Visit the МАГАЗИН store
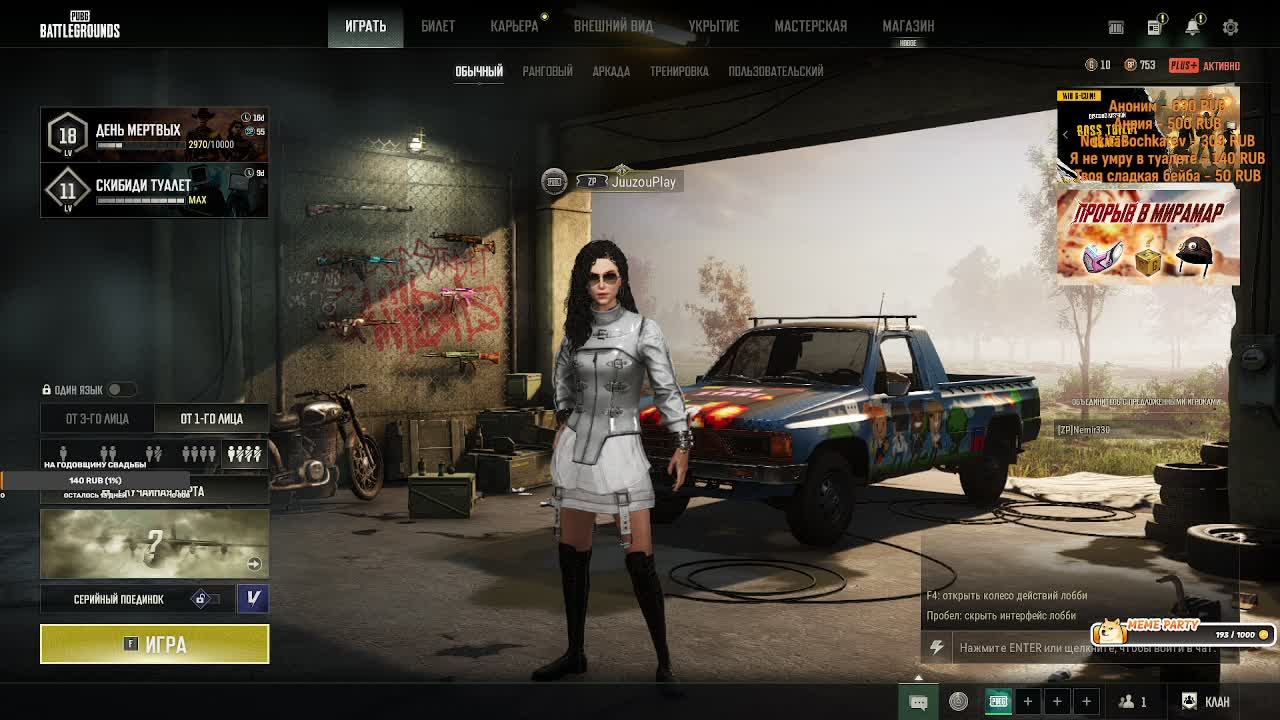Viewport: 1280px width, 720px height. point(908,26)
